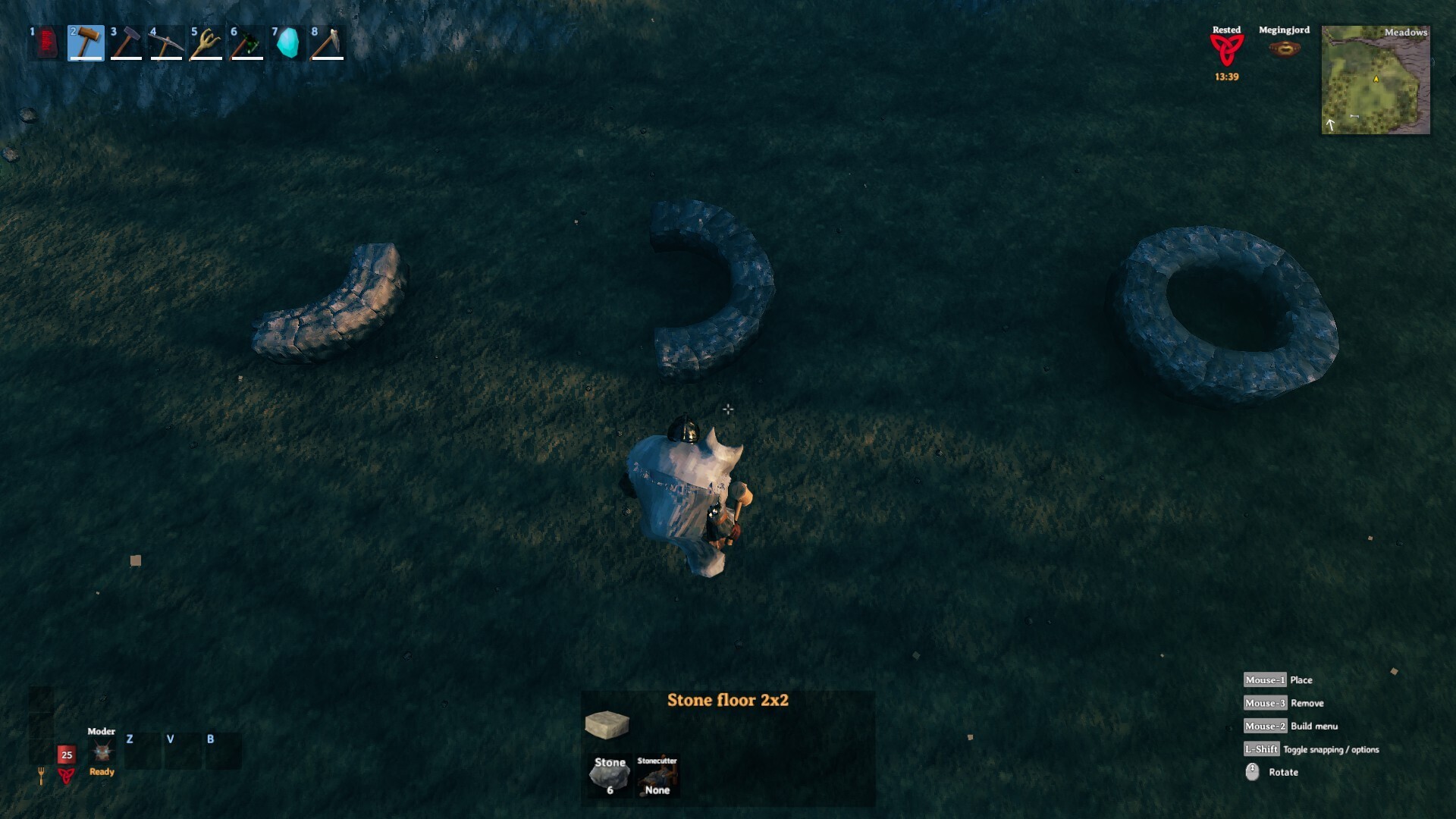The width and height of the screenshot is (1456, 819).
Task: Click the Ready power status text
Action: [101, 772]
